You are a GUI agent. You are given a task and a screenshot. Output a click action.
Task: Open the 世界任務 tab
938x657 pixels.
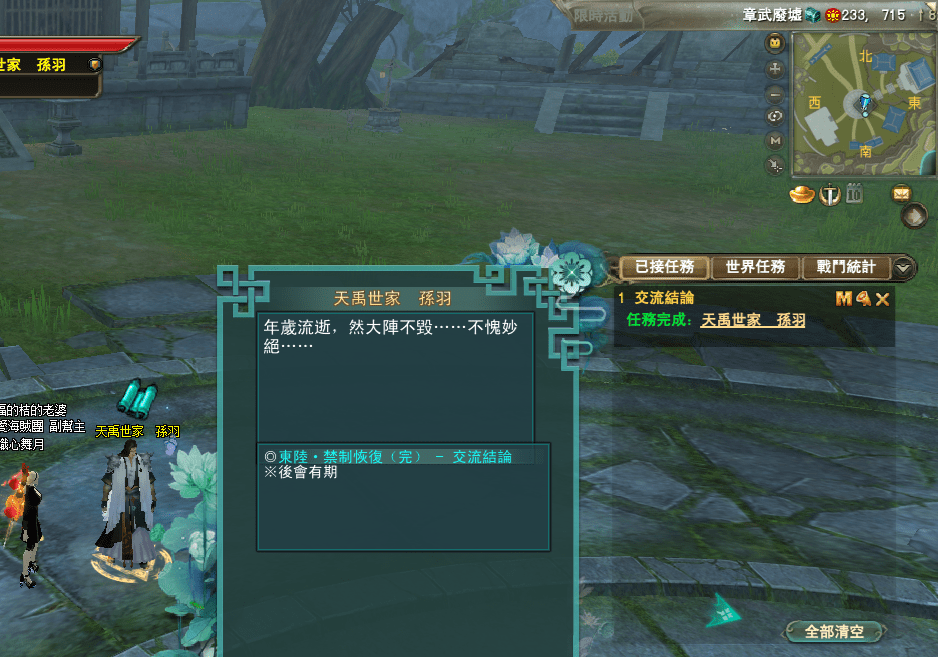click(x=755, y=267)
